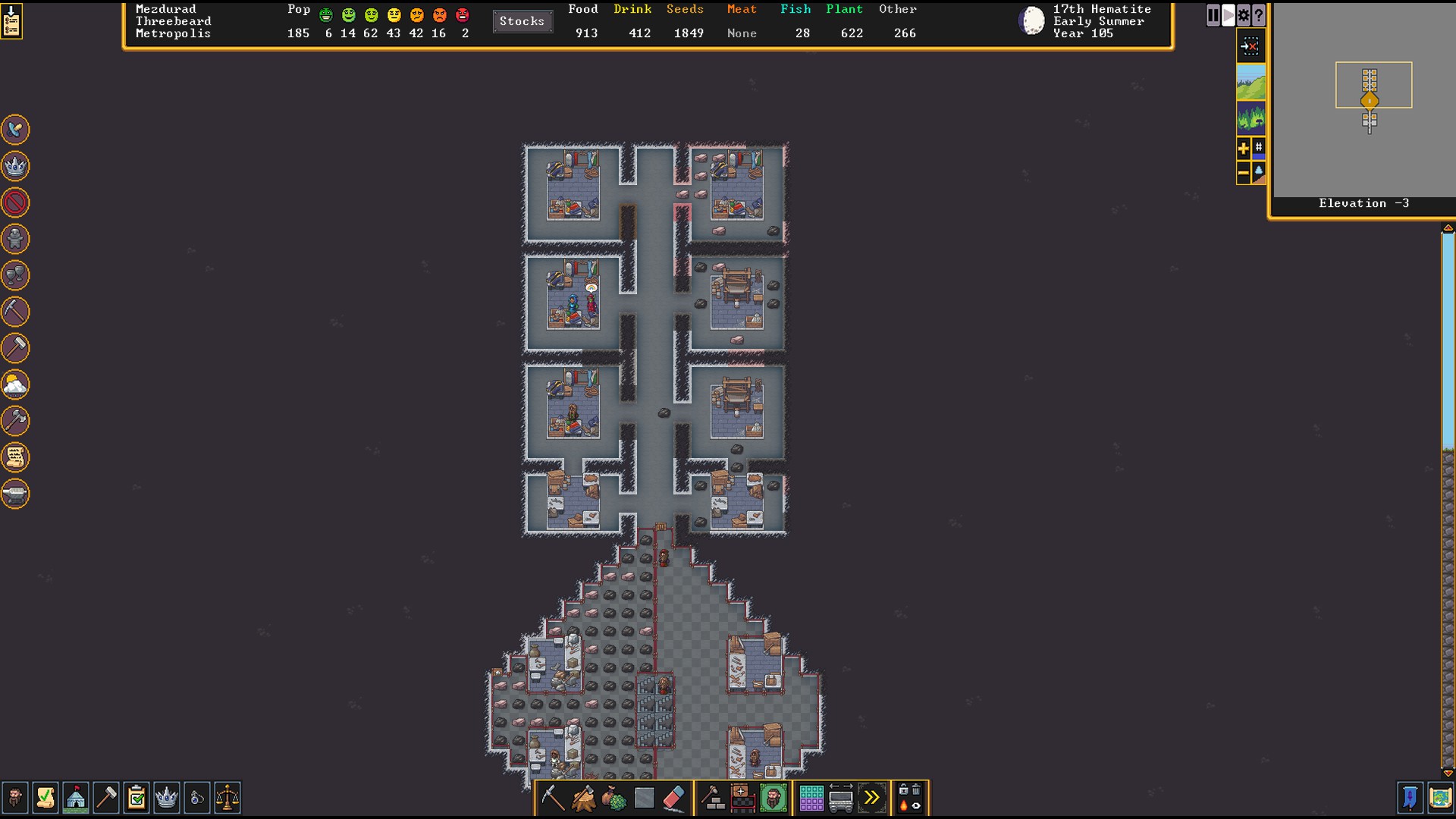This screenshot has width=1456, height=819.
Task: Open the zones grid menu
Action: coord(811,798)
